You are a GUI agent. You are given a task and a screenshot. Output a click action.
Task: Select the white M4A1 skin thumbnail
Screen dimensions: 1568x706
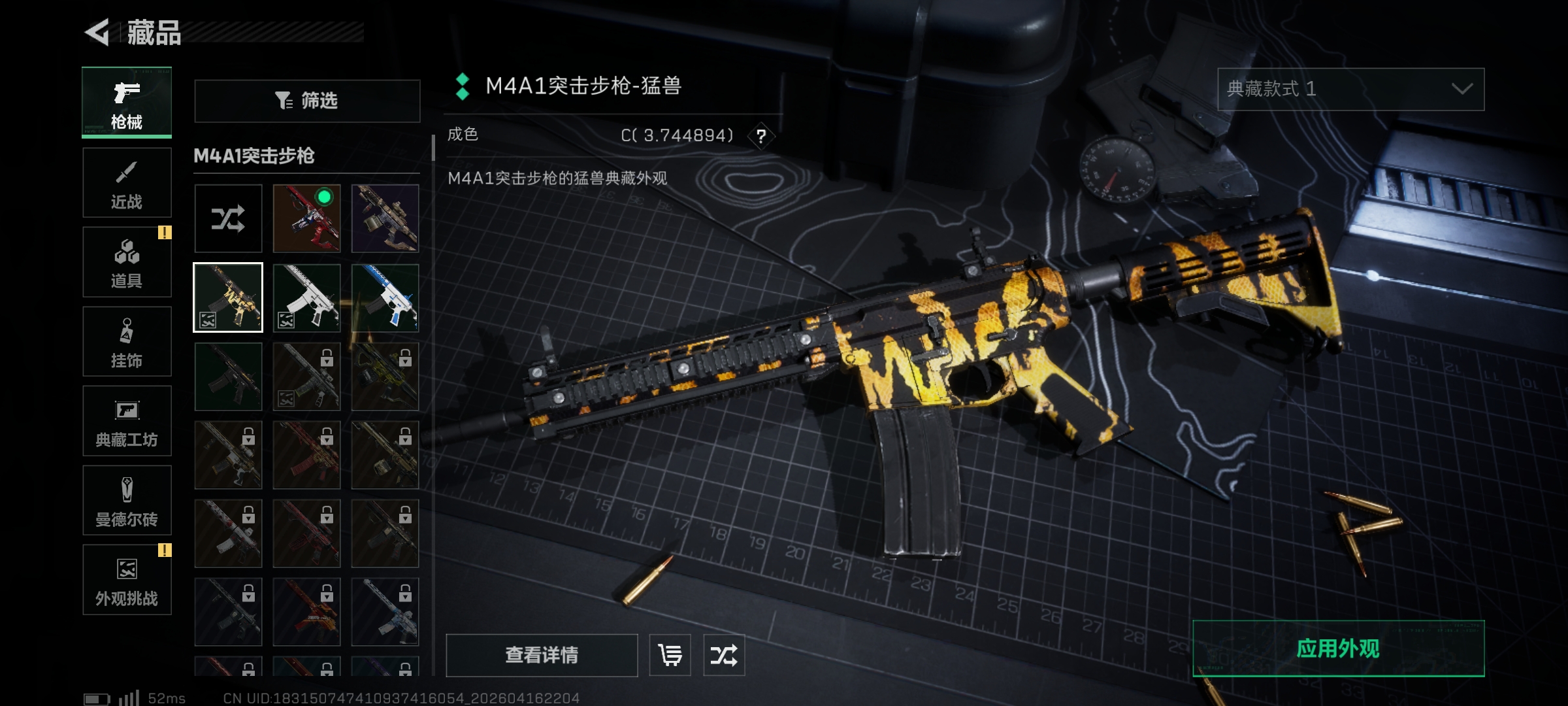click(x=306, y=297)
